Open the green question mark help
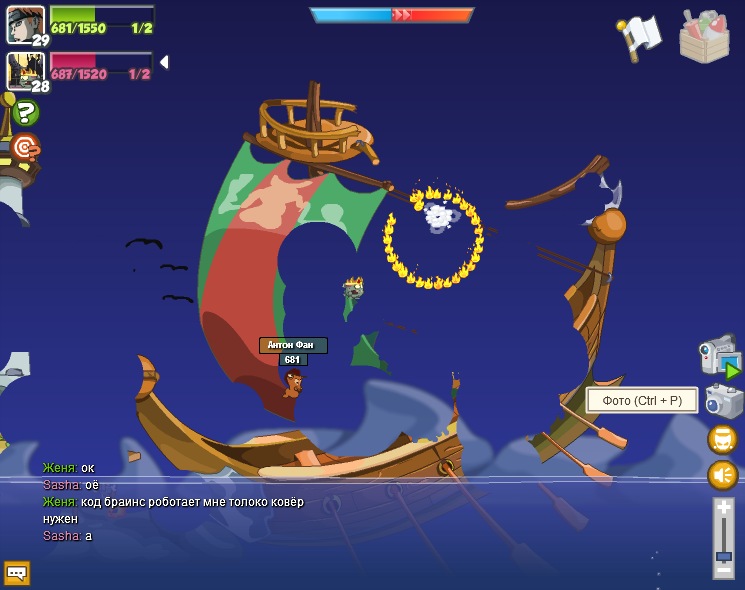 (x=24, y=112)
